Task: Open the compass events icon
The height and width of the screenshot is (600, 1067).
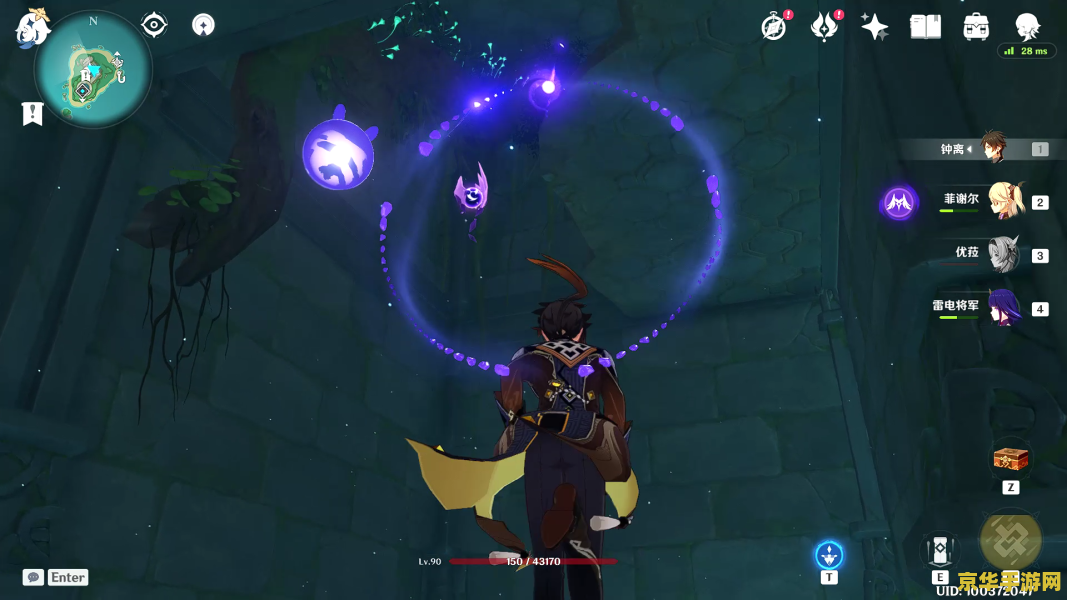Action: (773, 27)
